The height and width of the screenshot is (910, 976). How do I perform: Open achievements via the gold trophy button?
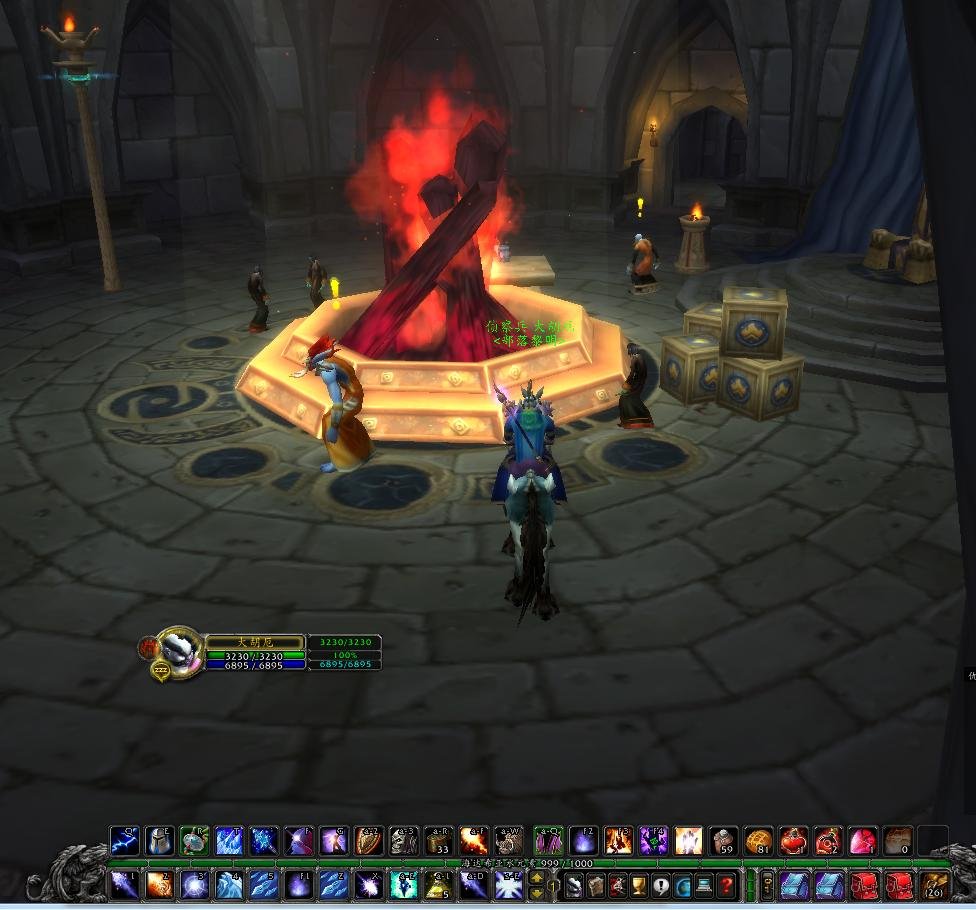638,885
